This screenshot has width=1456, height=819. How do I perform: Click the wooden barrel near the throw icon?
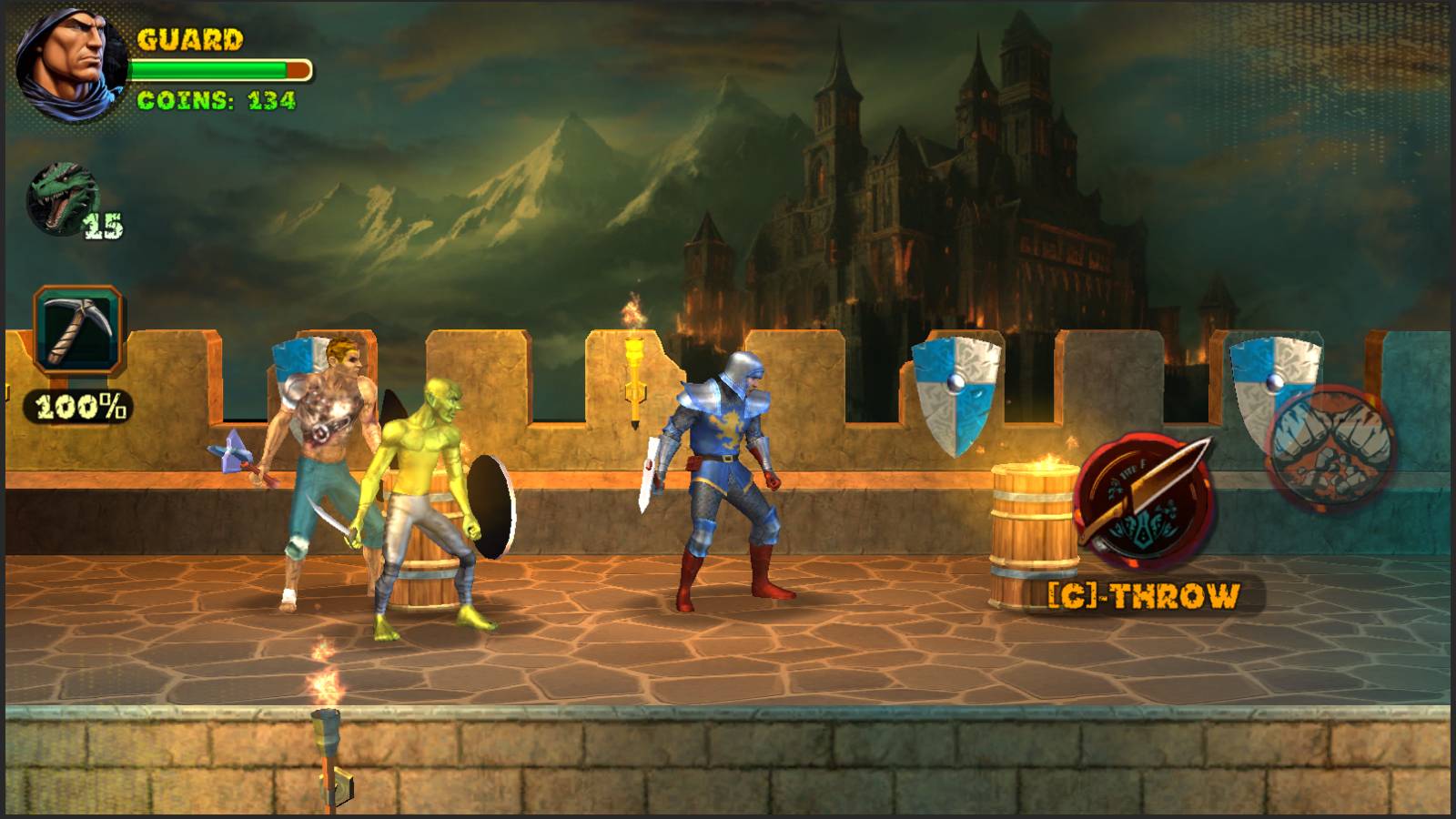(1033, 537)
